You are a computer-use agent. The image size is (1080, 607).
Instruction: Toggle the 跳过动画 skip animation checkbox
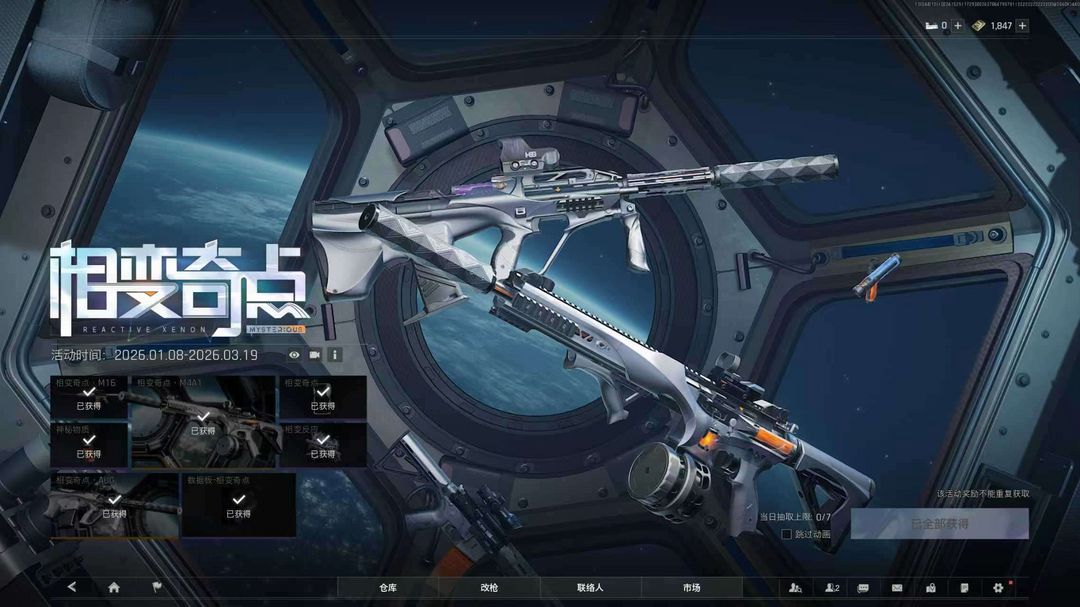coord(787,534)
